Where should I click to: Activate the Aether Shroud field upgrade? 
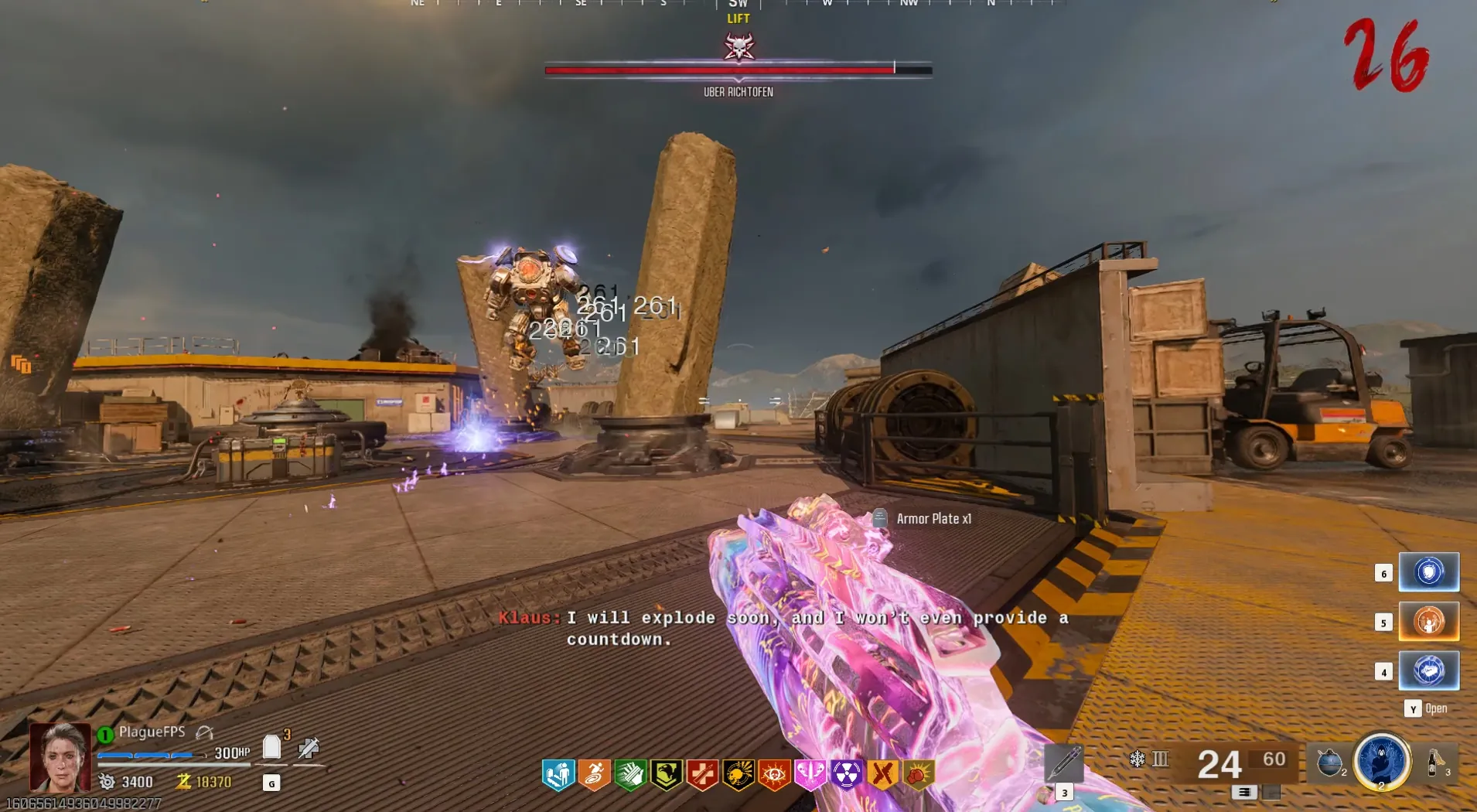(x=1381, y=761)
